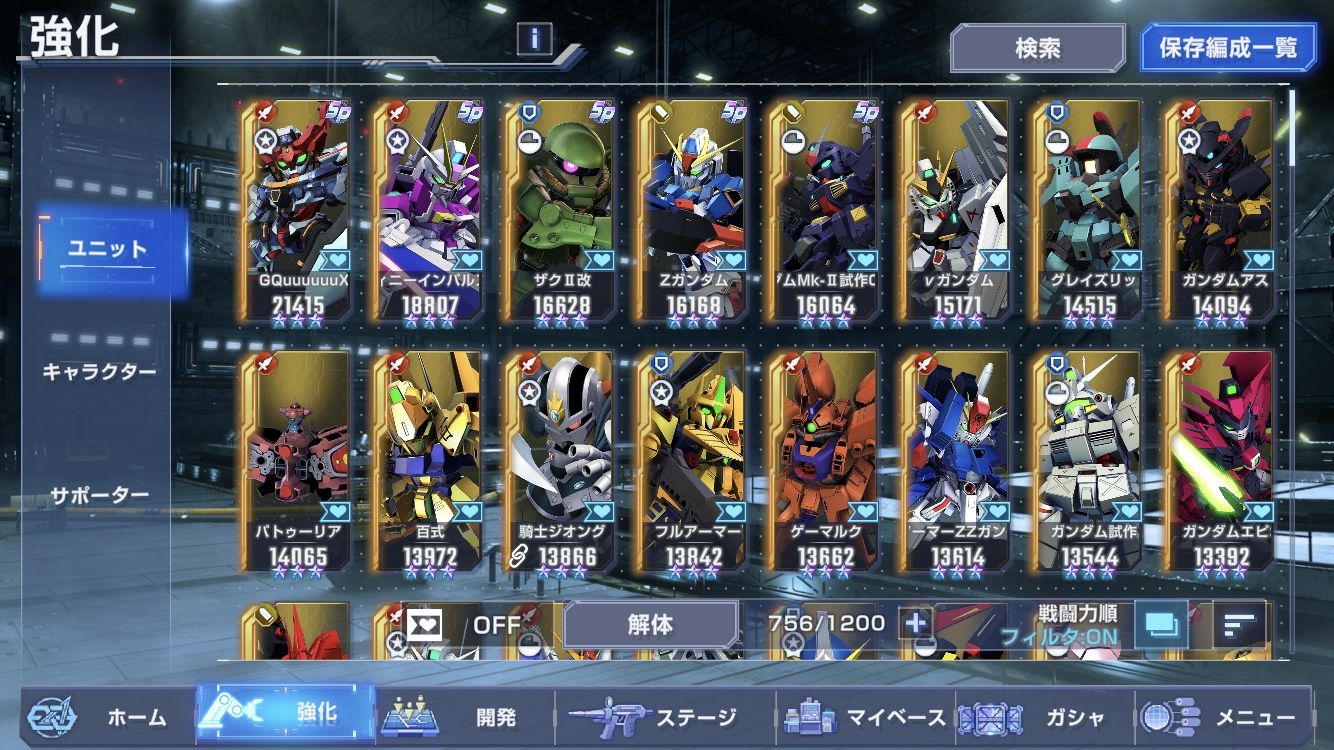Switch to the キャラクター tab
Screen dimensions: 1334x750
tap(99, 372)
